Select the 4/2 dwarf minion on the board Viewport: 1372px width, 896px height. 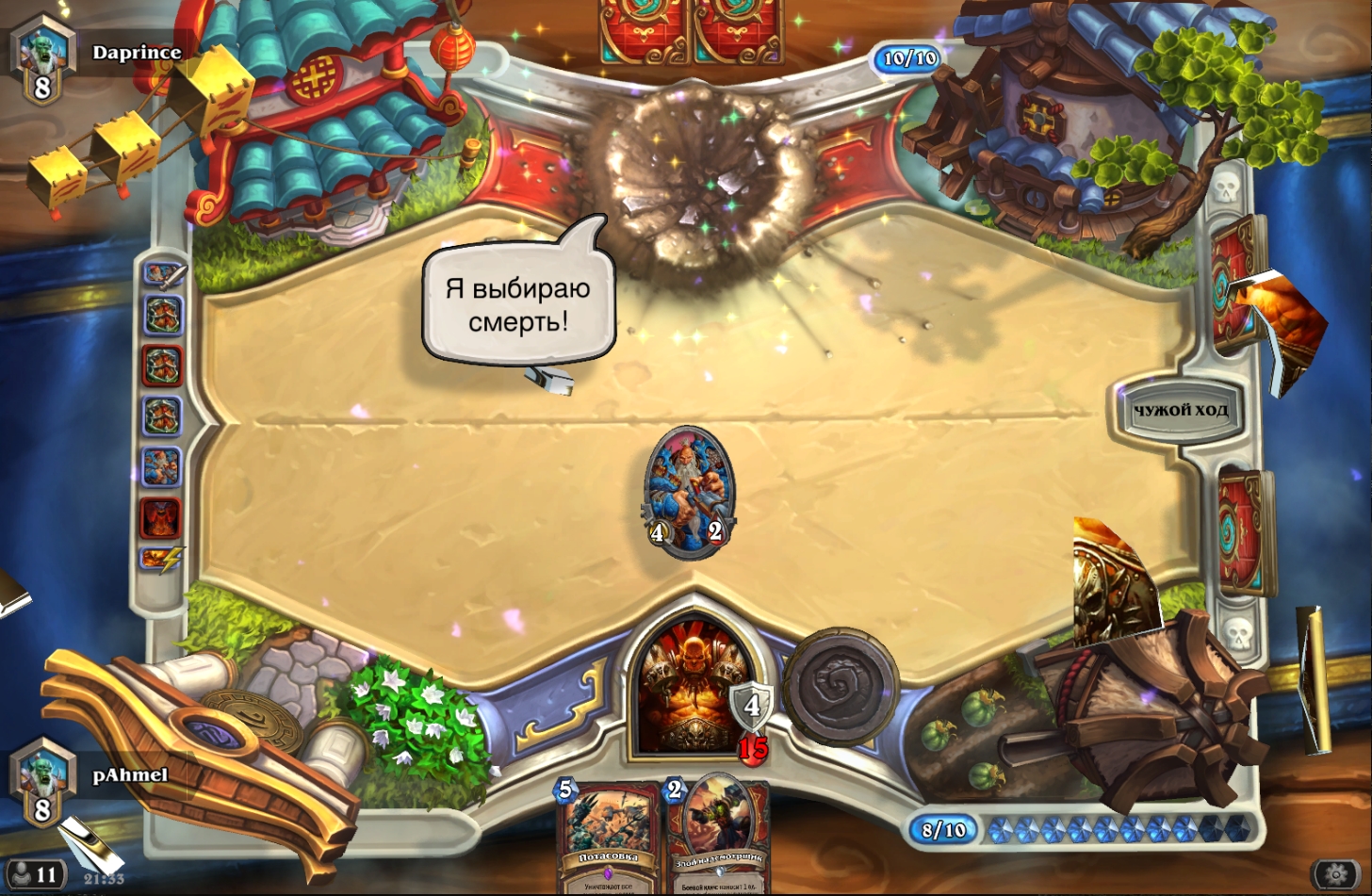[687, 492]
